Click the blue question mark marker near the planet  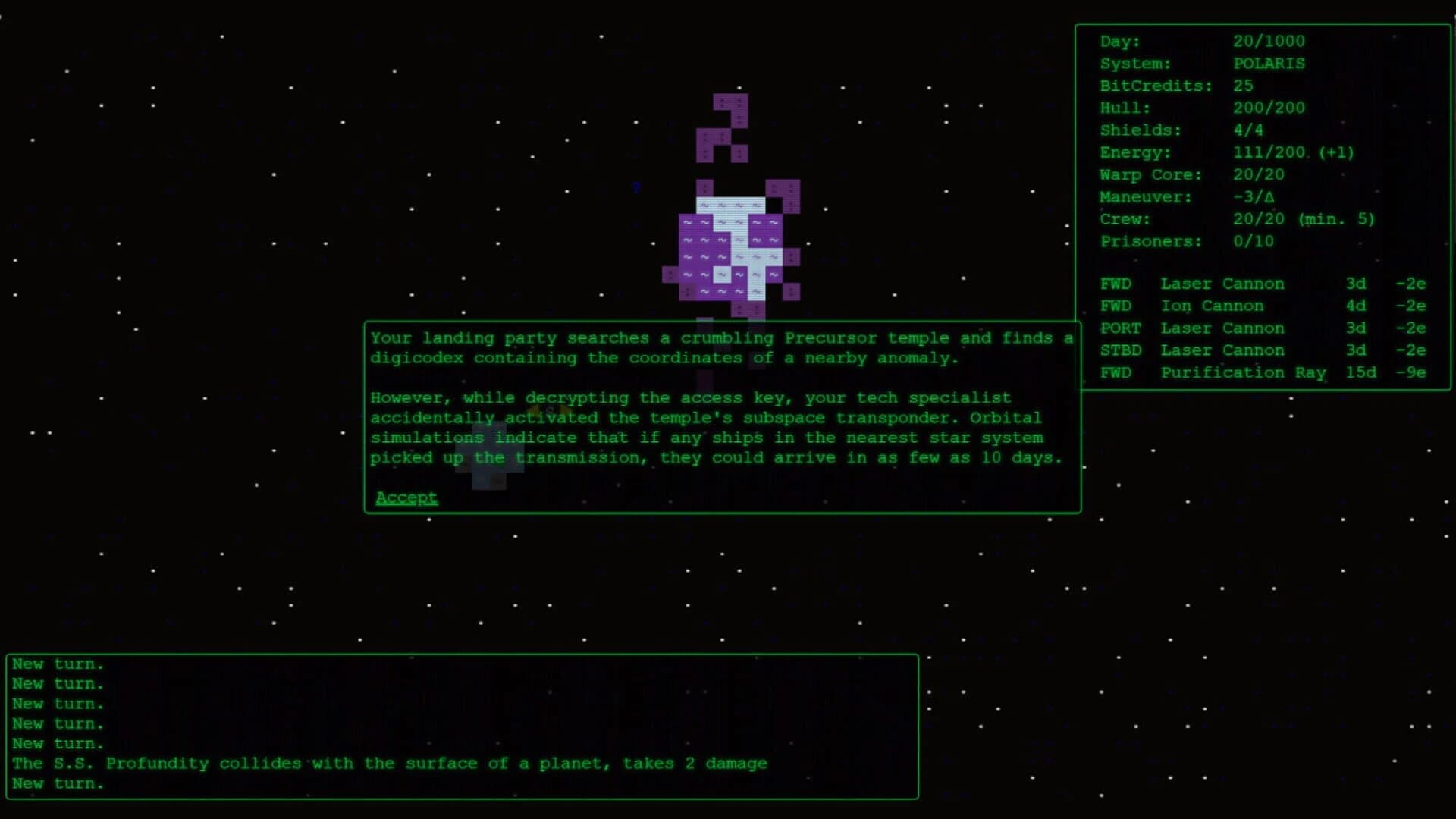click(x=635, y=188)
